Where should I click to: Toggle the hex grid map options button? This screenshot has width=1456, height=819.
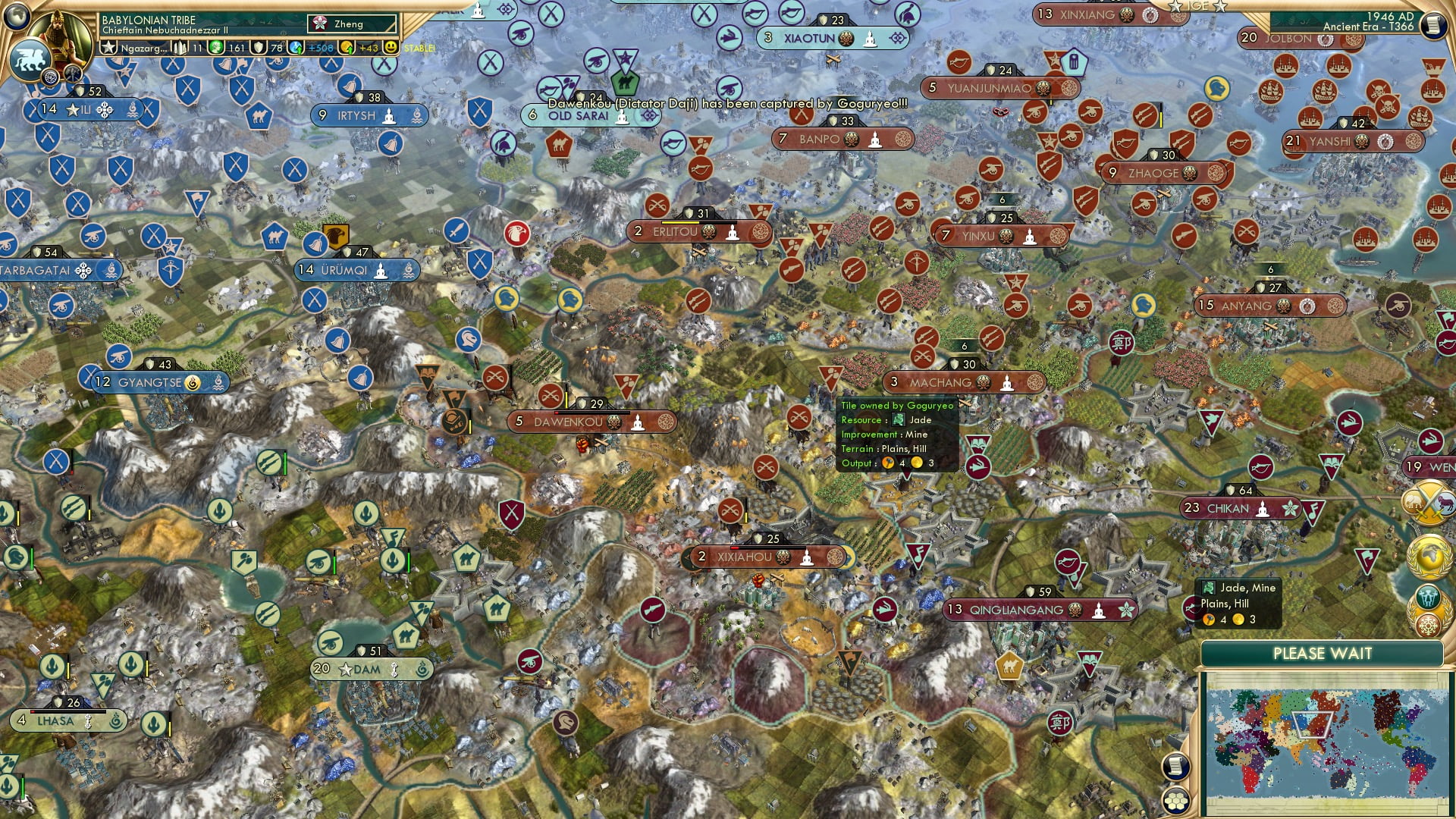(1175, 801)
